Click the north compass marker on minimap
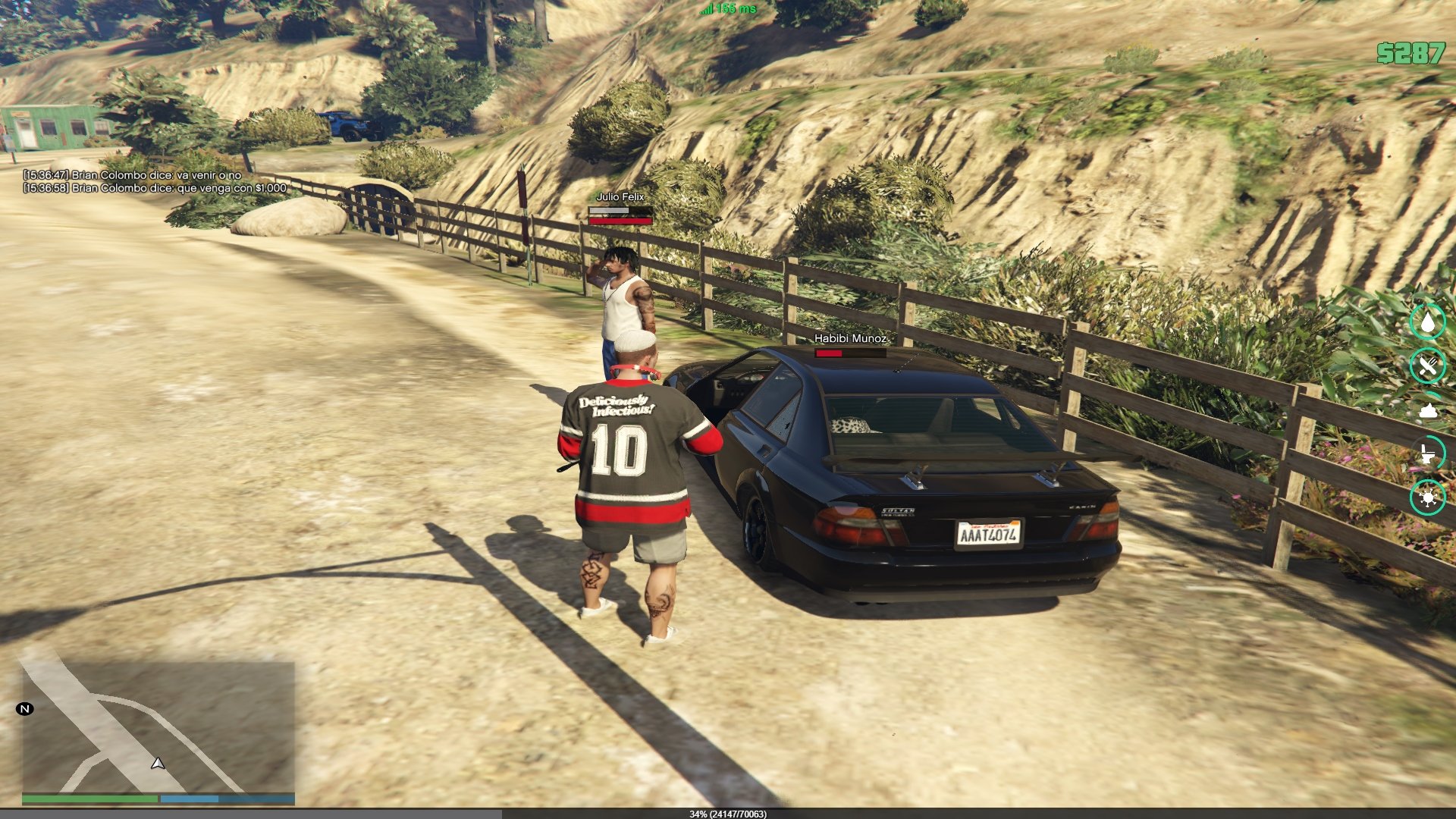This screenshot has width=1456, height=819. pyautogui.click(x=25, y=709)
